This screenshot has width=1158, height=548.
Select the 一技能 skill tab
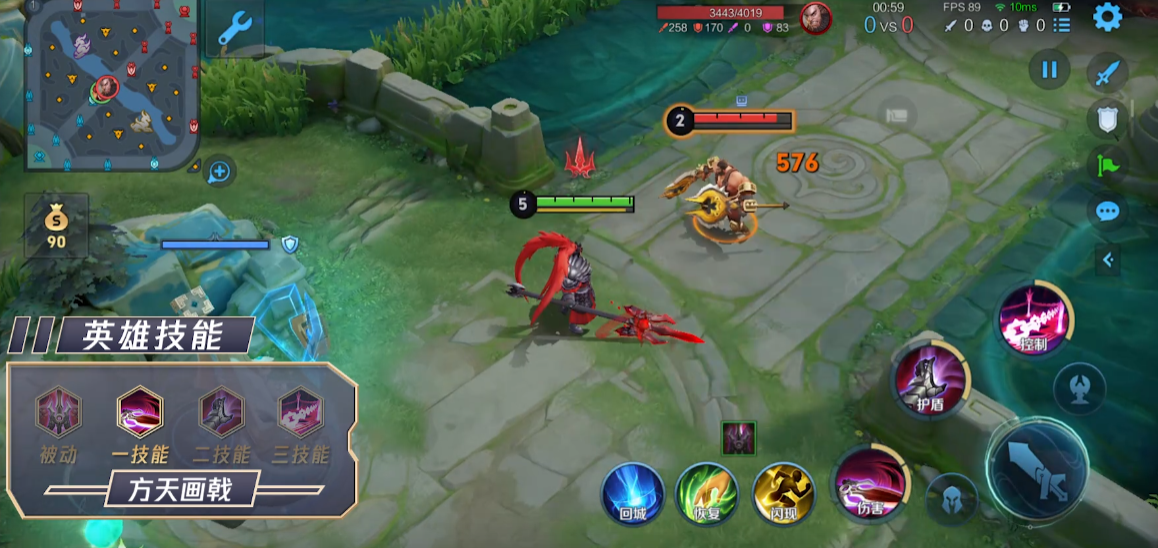tap(140, 412)
